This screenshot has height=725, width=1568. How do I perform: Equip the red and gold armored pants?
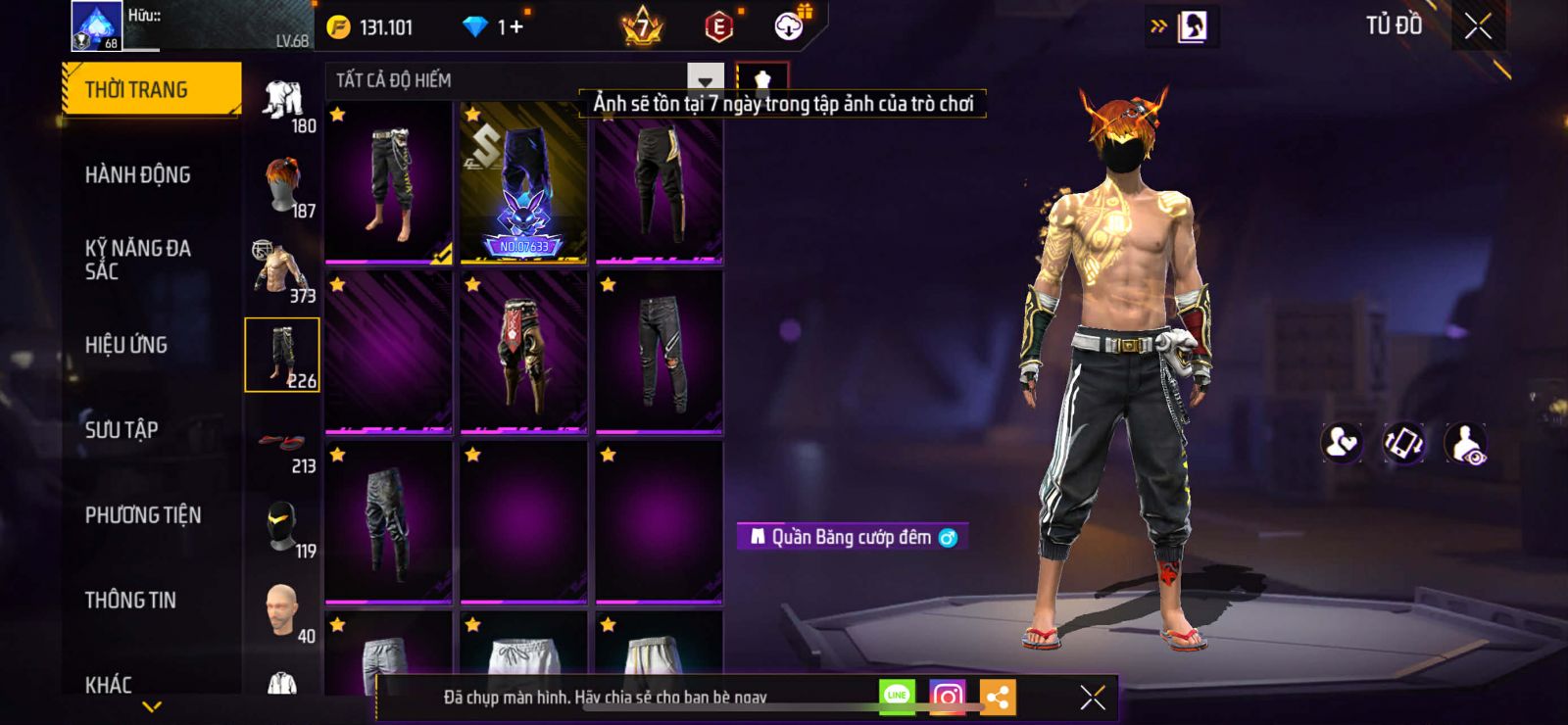(x=524, y=353)
